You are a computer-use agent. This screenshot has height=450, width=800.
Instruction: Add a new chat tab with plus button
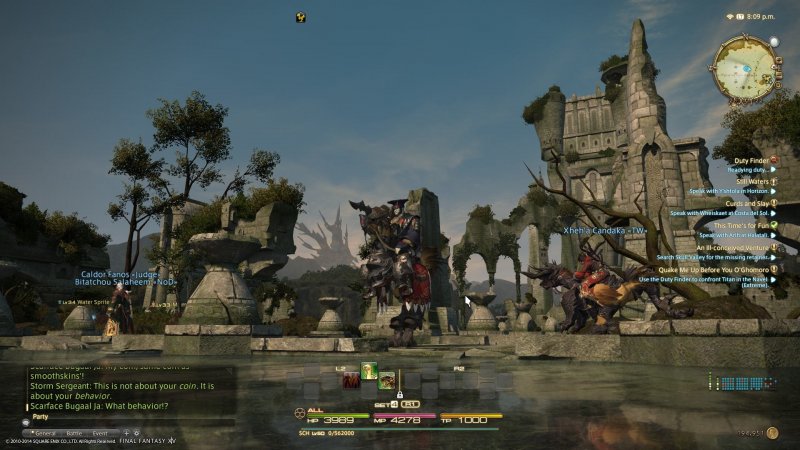tap(127, 433)
